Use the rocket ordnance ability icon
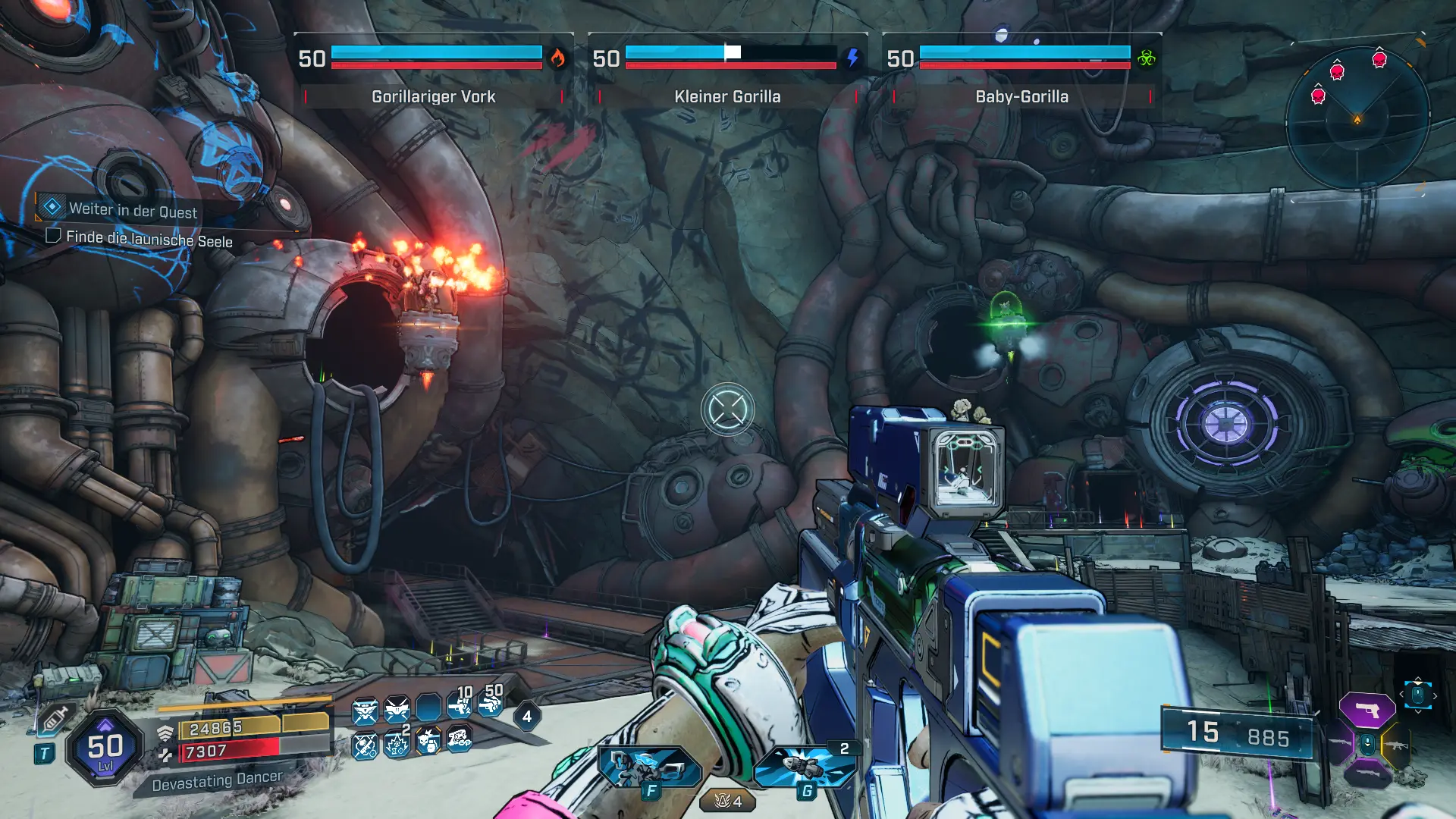This screenshot has width=1456, height=819. [x=805, y=766]
